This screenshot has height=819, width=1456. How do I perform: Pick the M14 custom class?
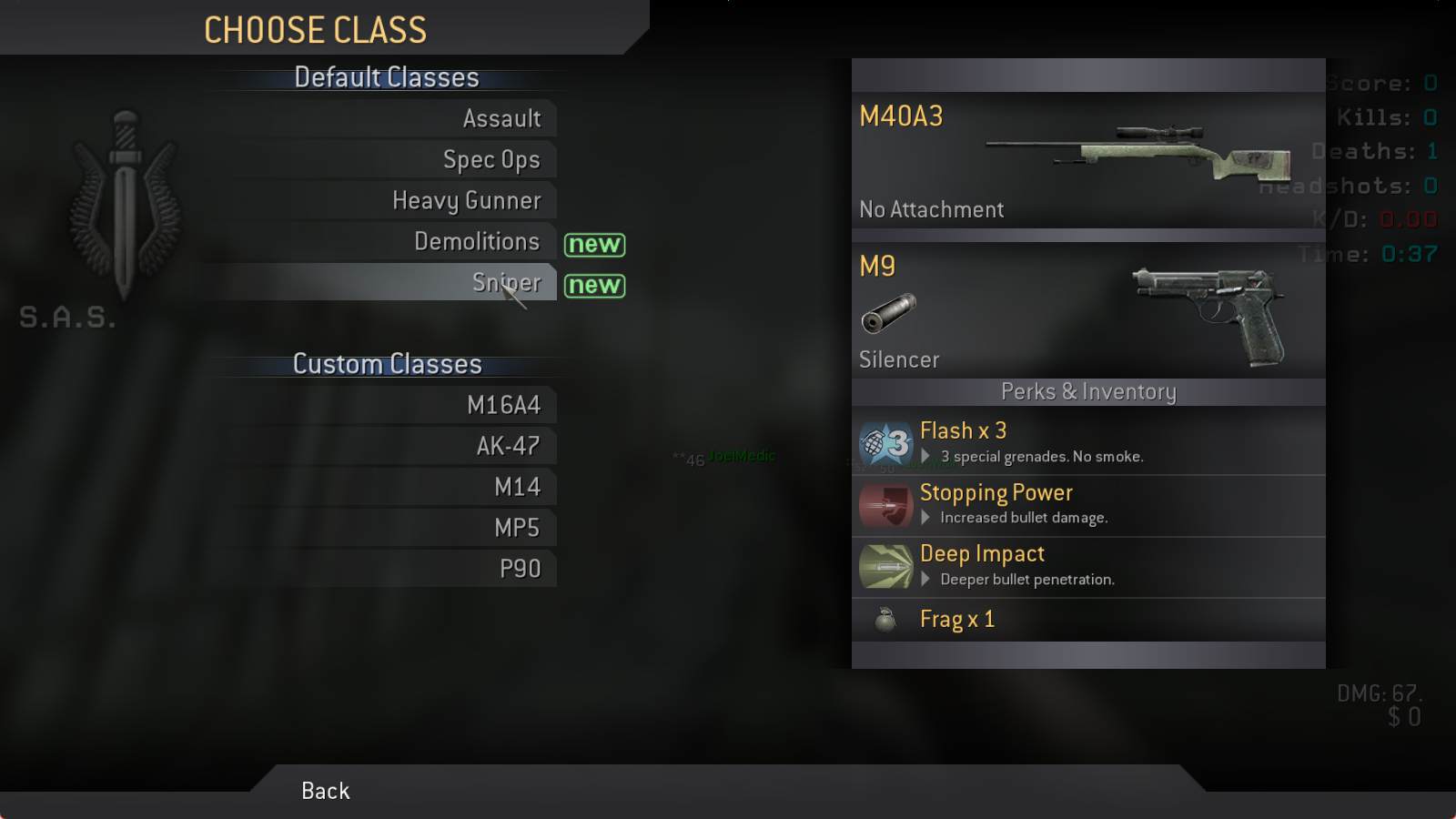point(517,488)
